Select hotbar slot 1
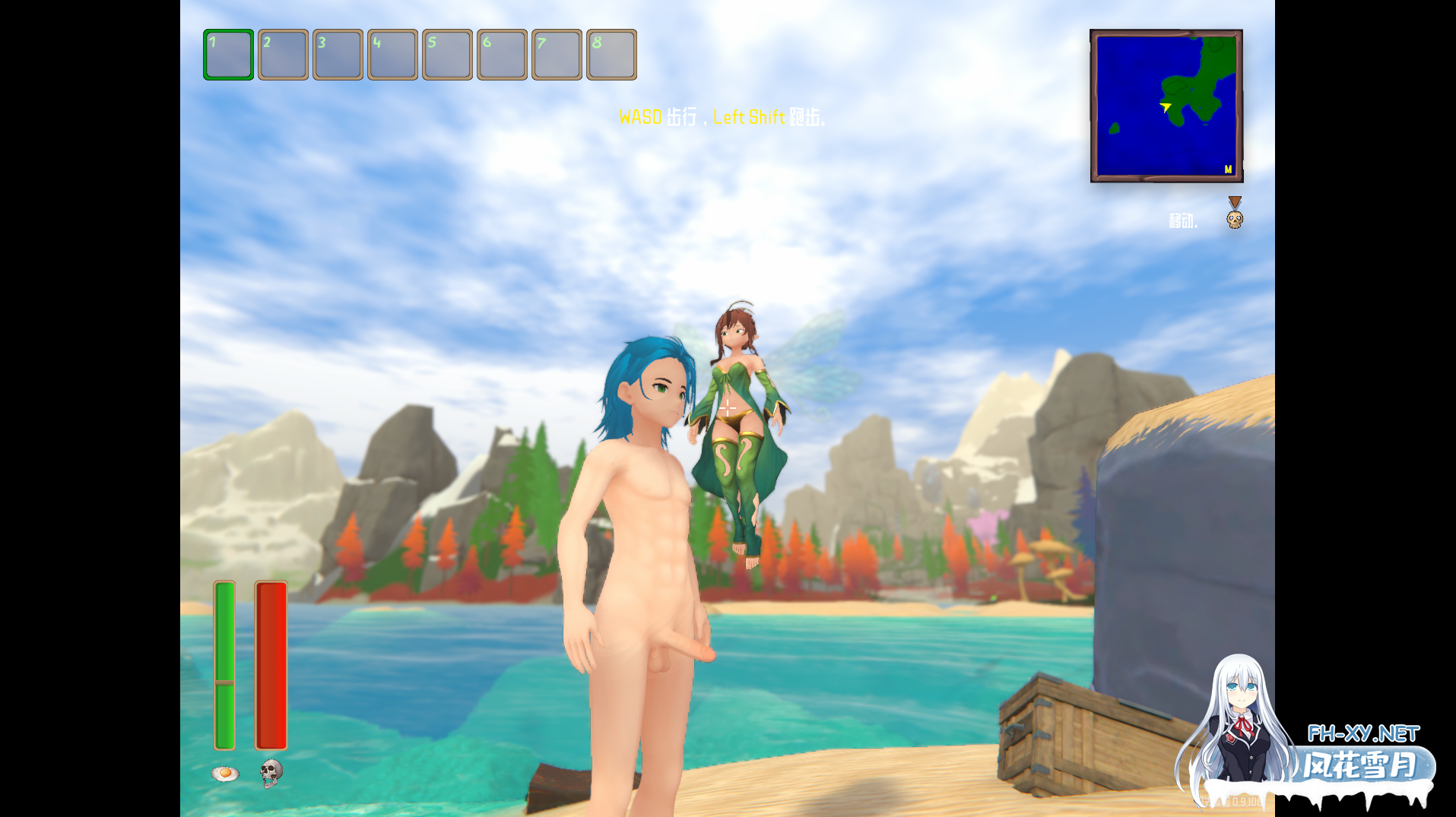This screenshot has width=1456, height=817. click(227, 54)
